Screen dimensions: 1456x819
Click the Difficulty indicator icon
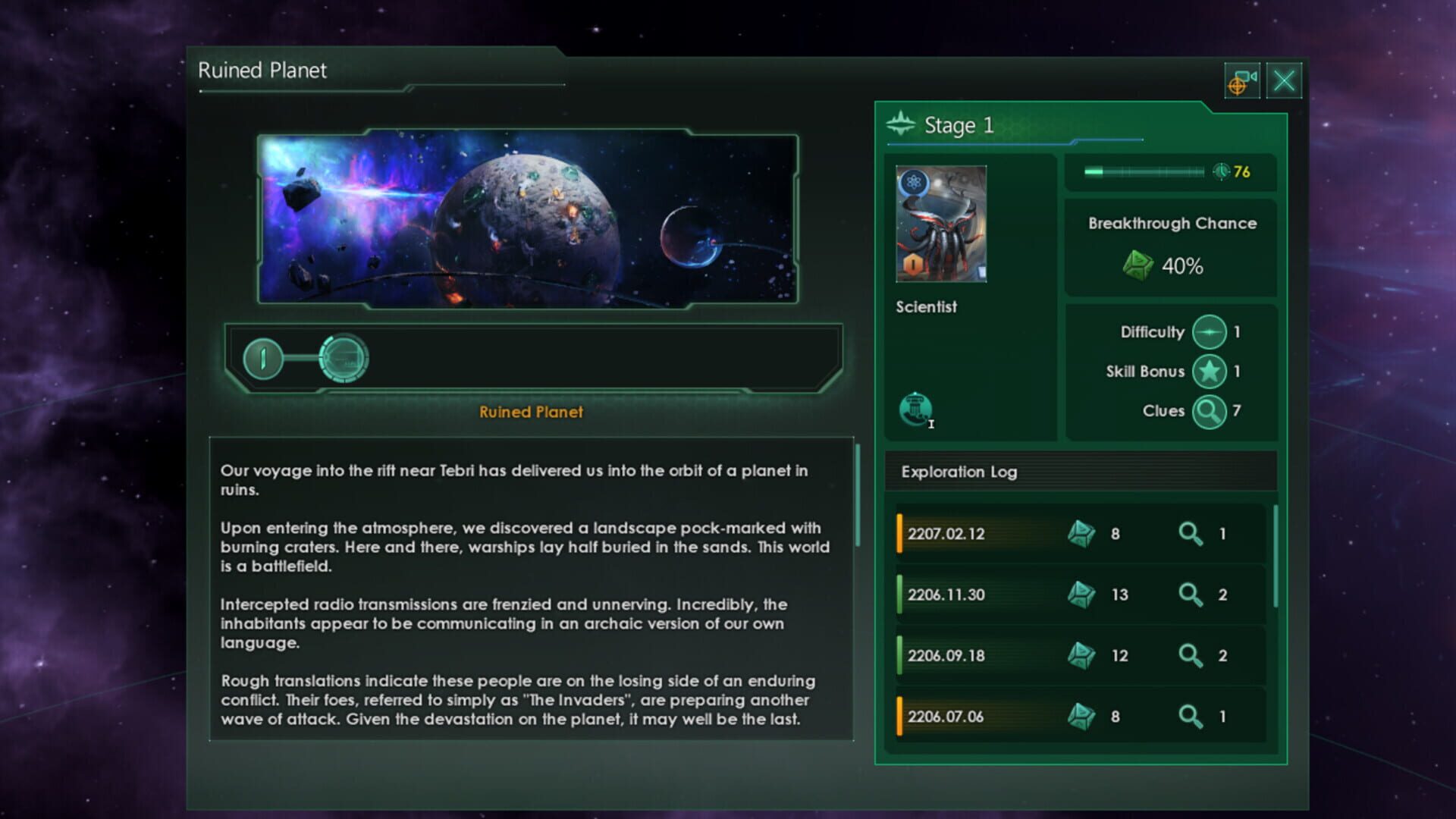coord(1210,332)
